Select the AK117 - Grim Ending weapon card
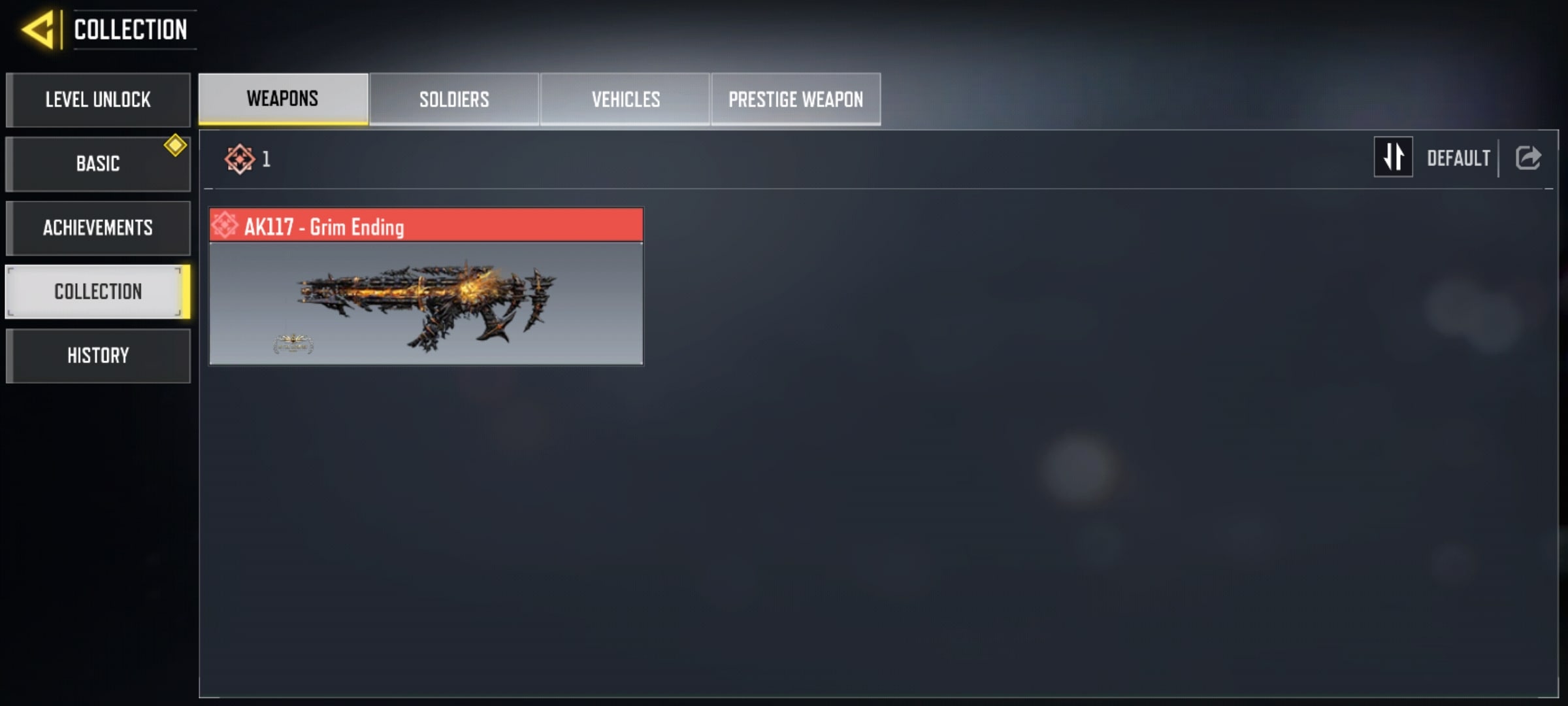This screenshot has height=706, width=1568. (426, 286)
